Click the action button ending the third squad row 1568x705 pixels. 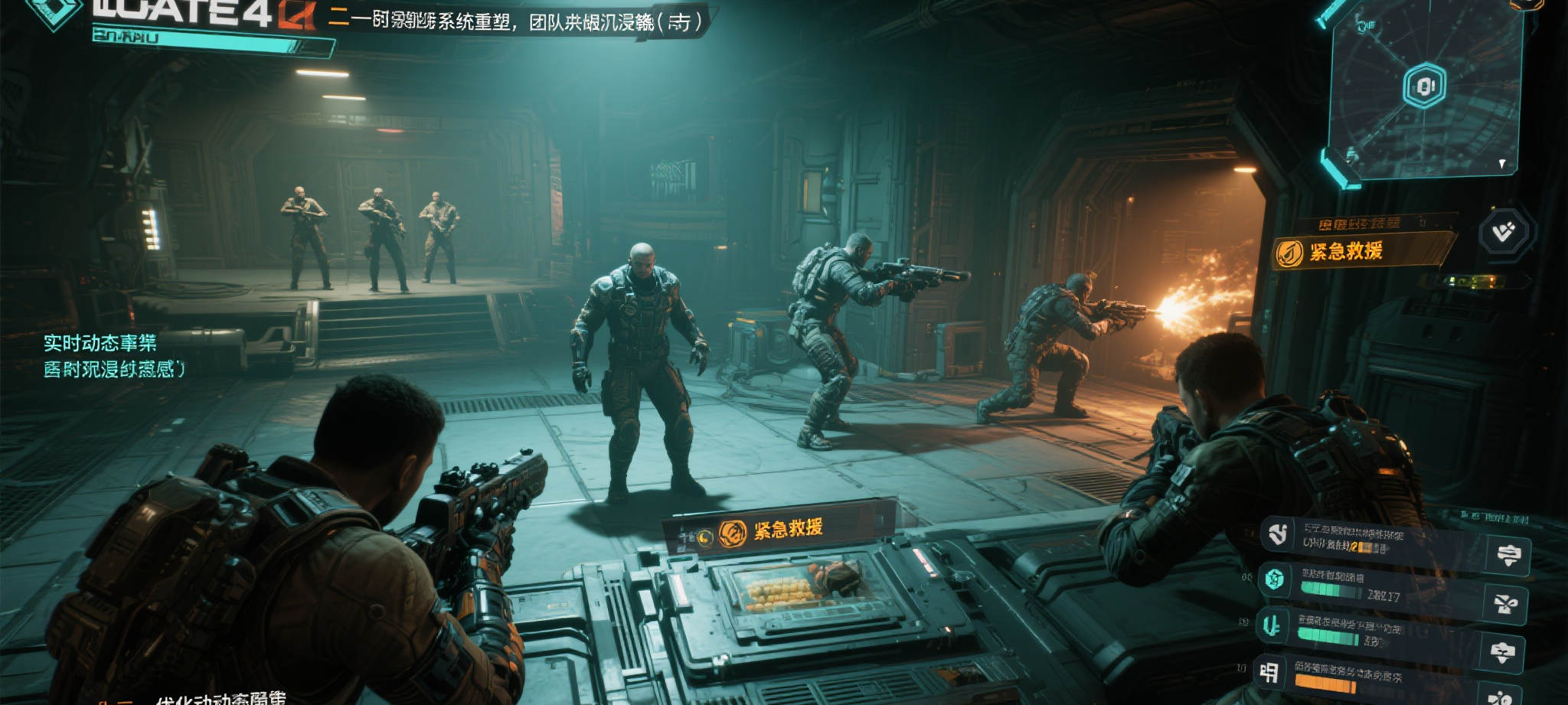1502,653
